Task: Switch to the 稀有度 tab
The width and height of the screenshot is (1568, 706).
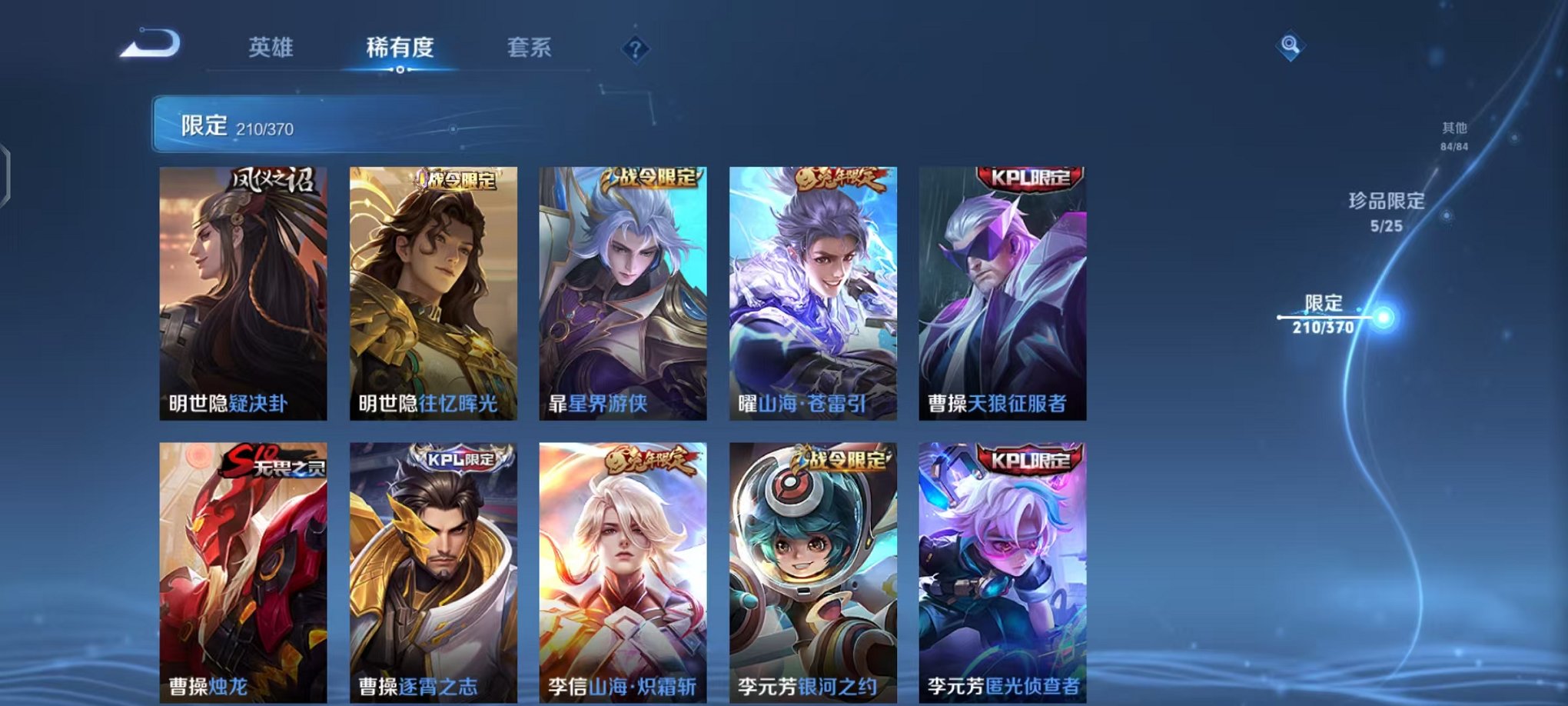Action: pos(400,48)
